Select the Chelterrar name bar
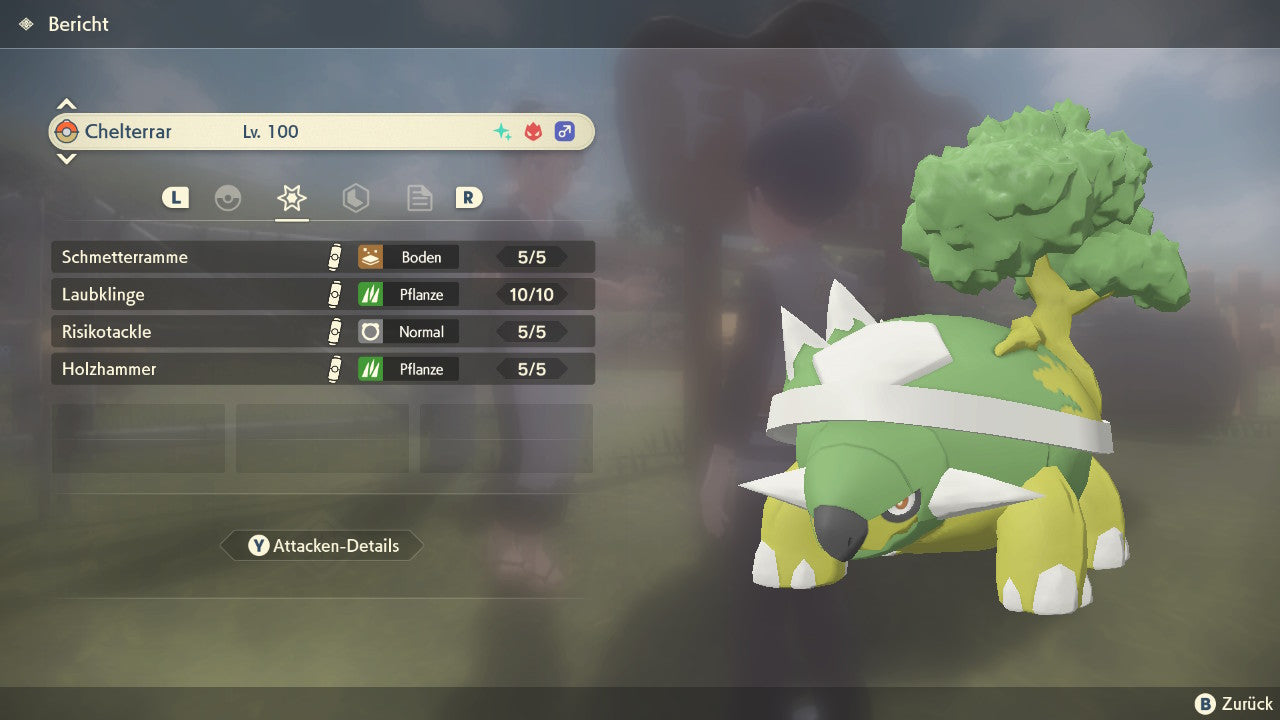This screenshot has height=720, width=1280. pyautogui.click(x=322, y=131)
